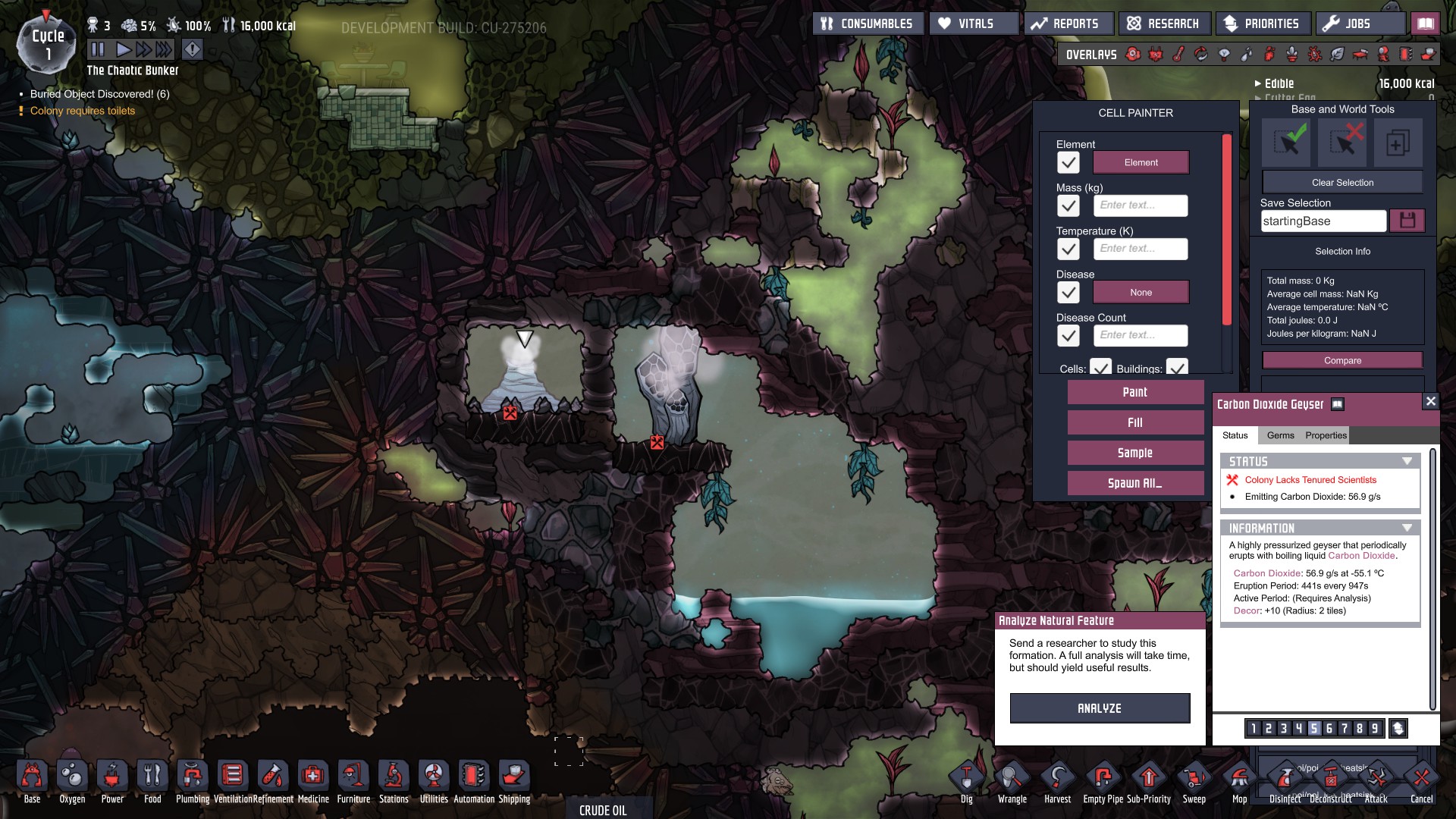Viewport: 1456px width, 819px height.
Task: Click the Sample button
Action: click(1134, 453)
